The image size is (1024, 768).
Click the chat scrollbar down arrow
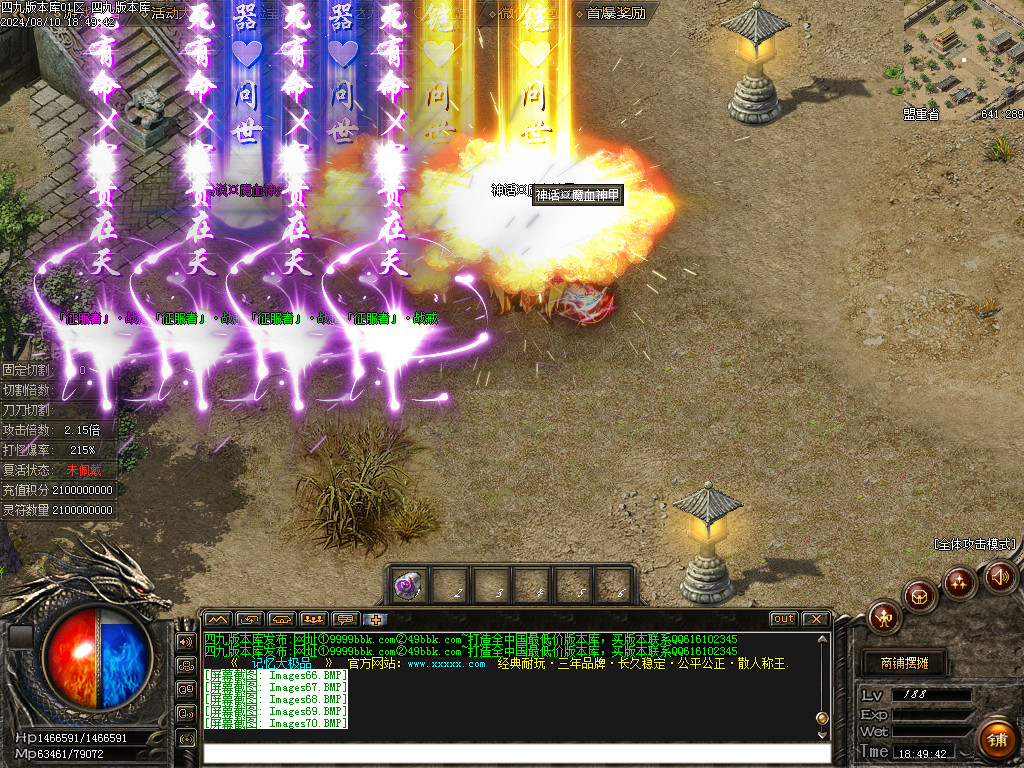[823, 735]
